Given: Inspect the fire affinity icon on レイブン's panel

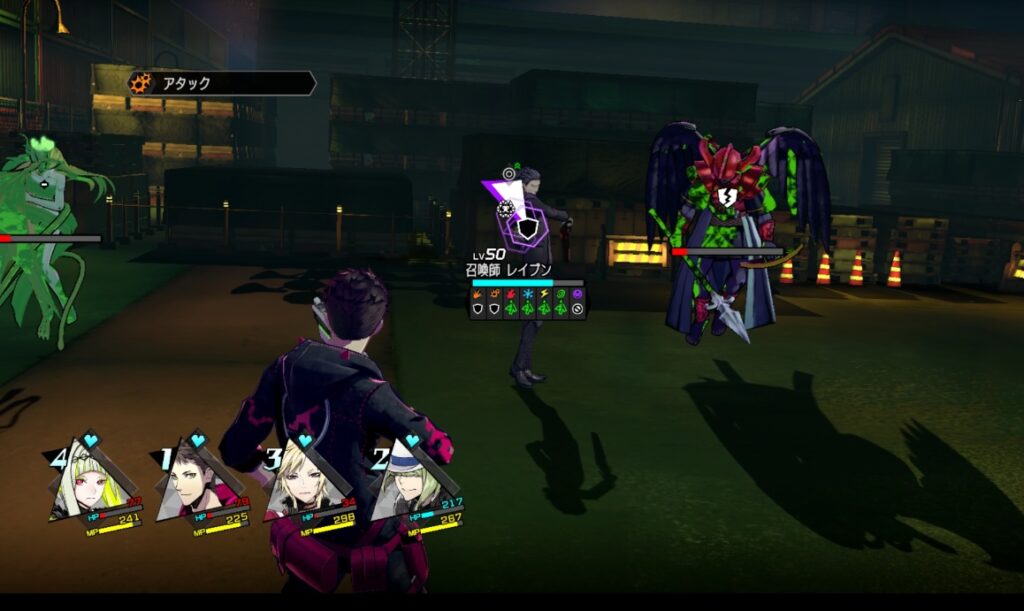Looking at the screenshot, I should 511,295.
